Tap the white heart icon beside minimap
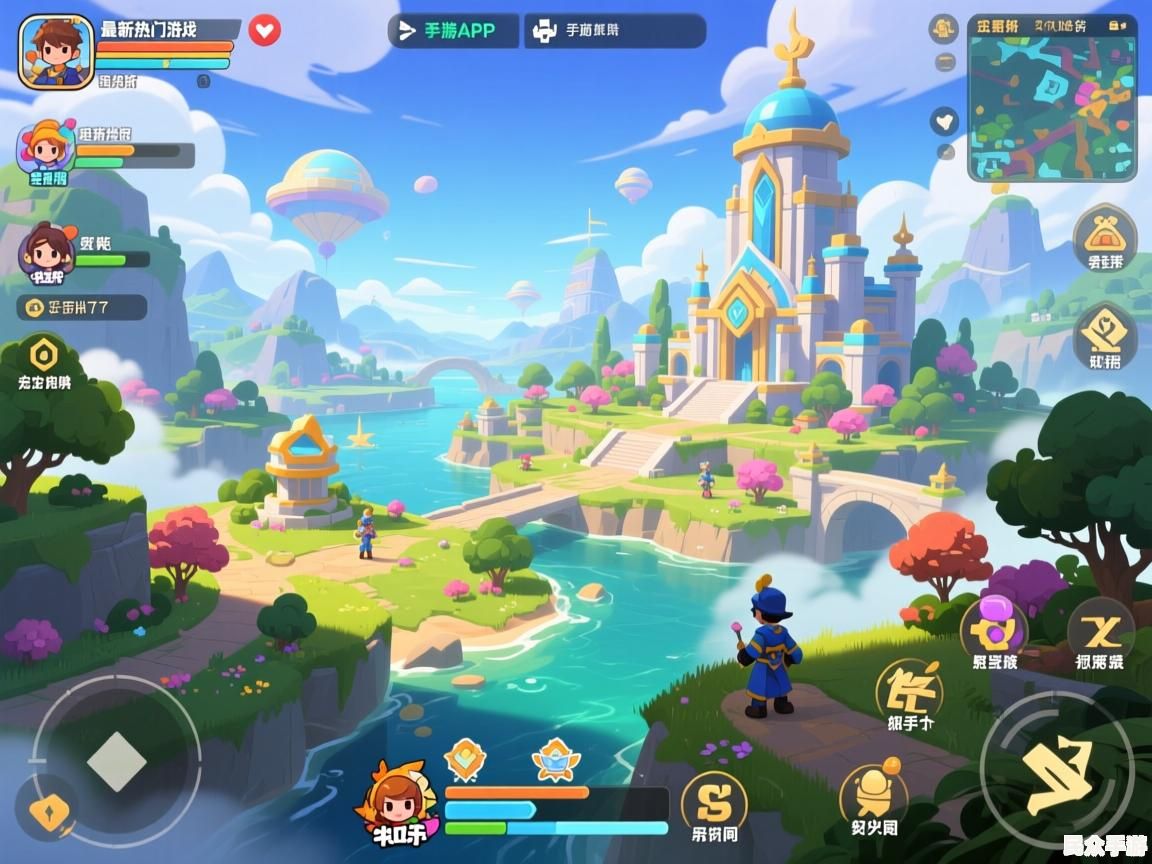The height and width of the screenshot is (864, 1152). [943, 122]
